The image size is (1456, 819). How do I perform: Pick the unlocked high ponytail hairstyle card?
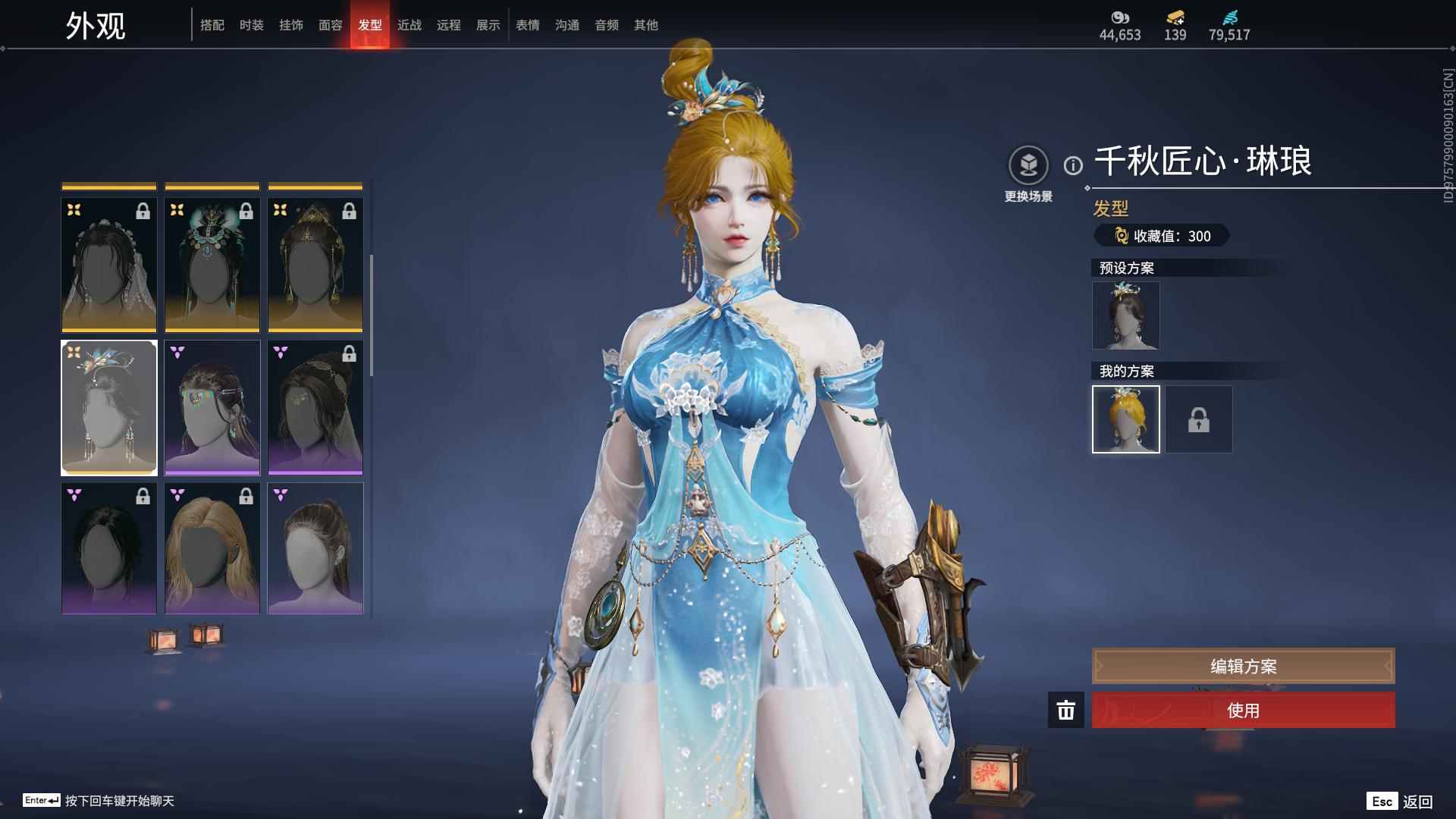pyautogui.click(x=315, y=548)
